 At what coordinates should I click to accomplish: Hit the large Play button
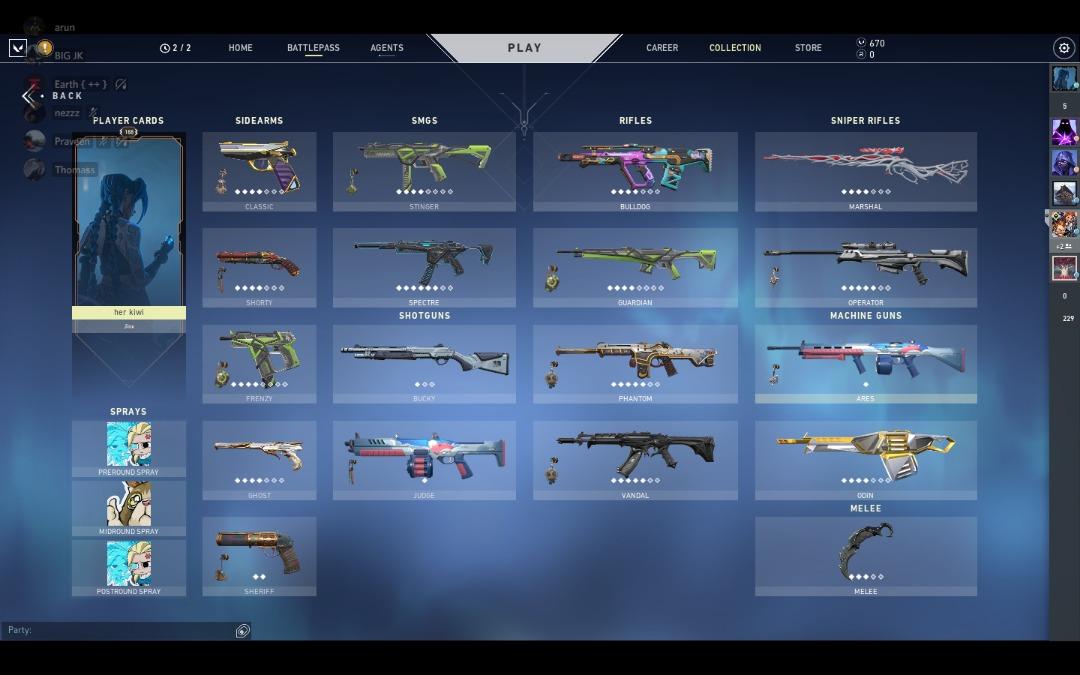524,48
